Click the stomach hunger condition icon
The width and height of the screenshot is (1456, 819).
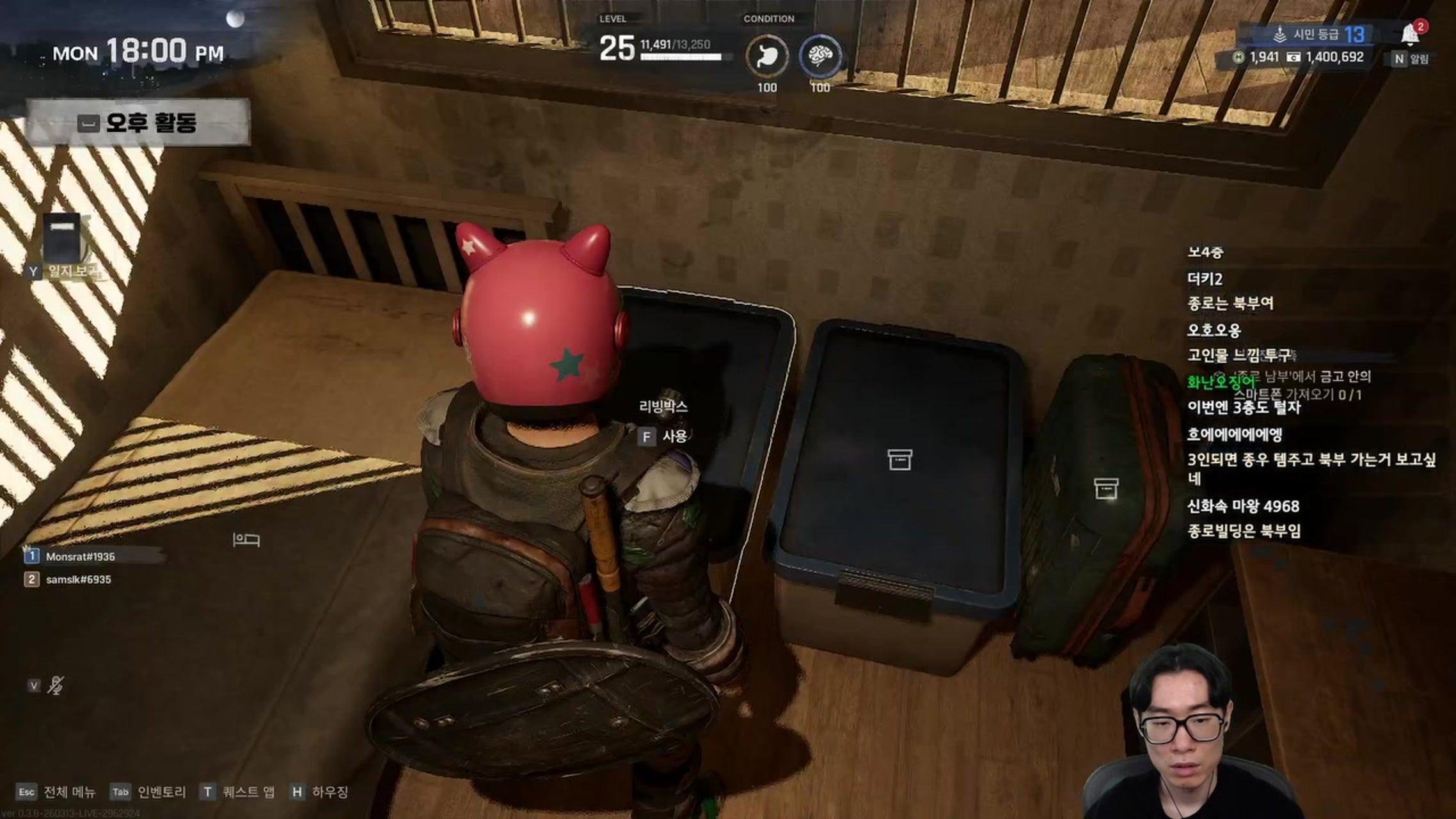(x=767, y=56)
